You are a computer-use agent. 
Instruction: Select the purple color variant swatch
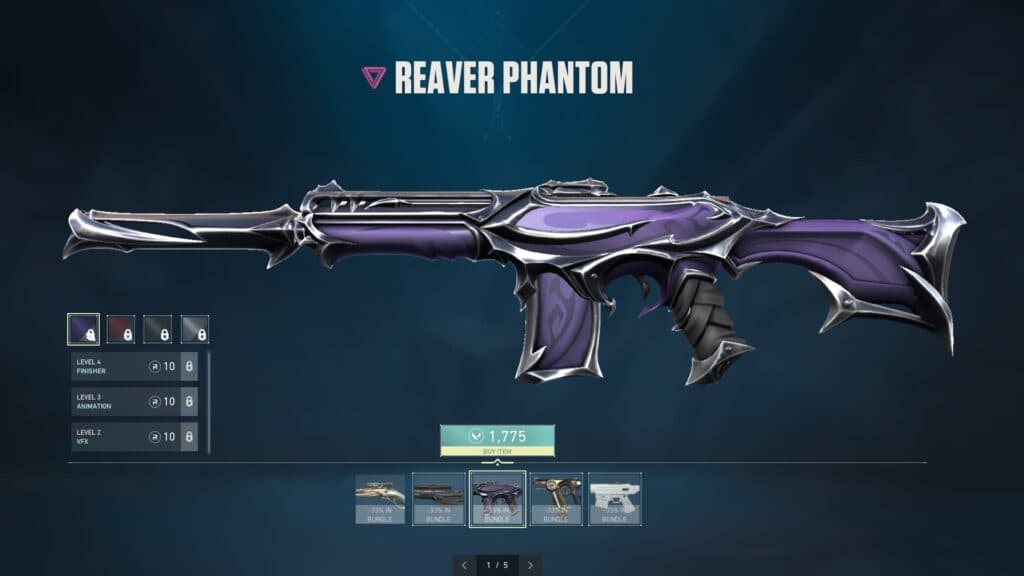83,329
